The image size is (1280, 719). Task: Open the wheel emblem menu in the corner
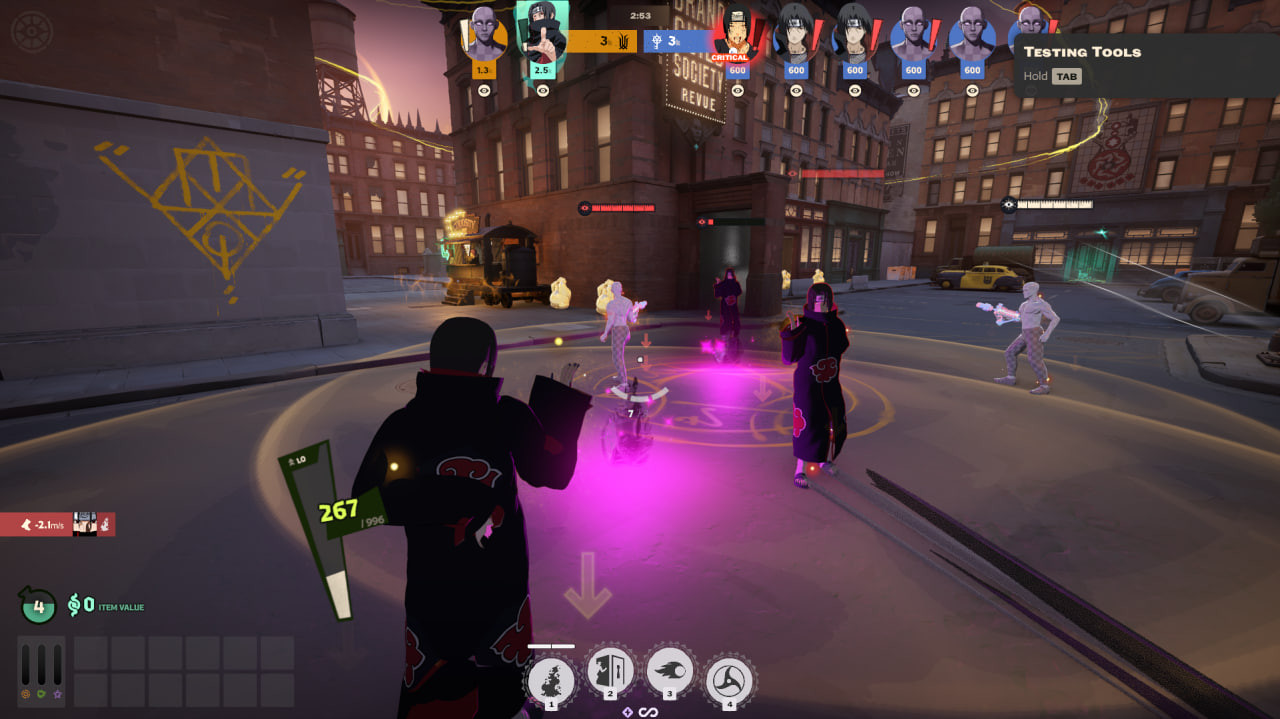(x=30, y=30)
